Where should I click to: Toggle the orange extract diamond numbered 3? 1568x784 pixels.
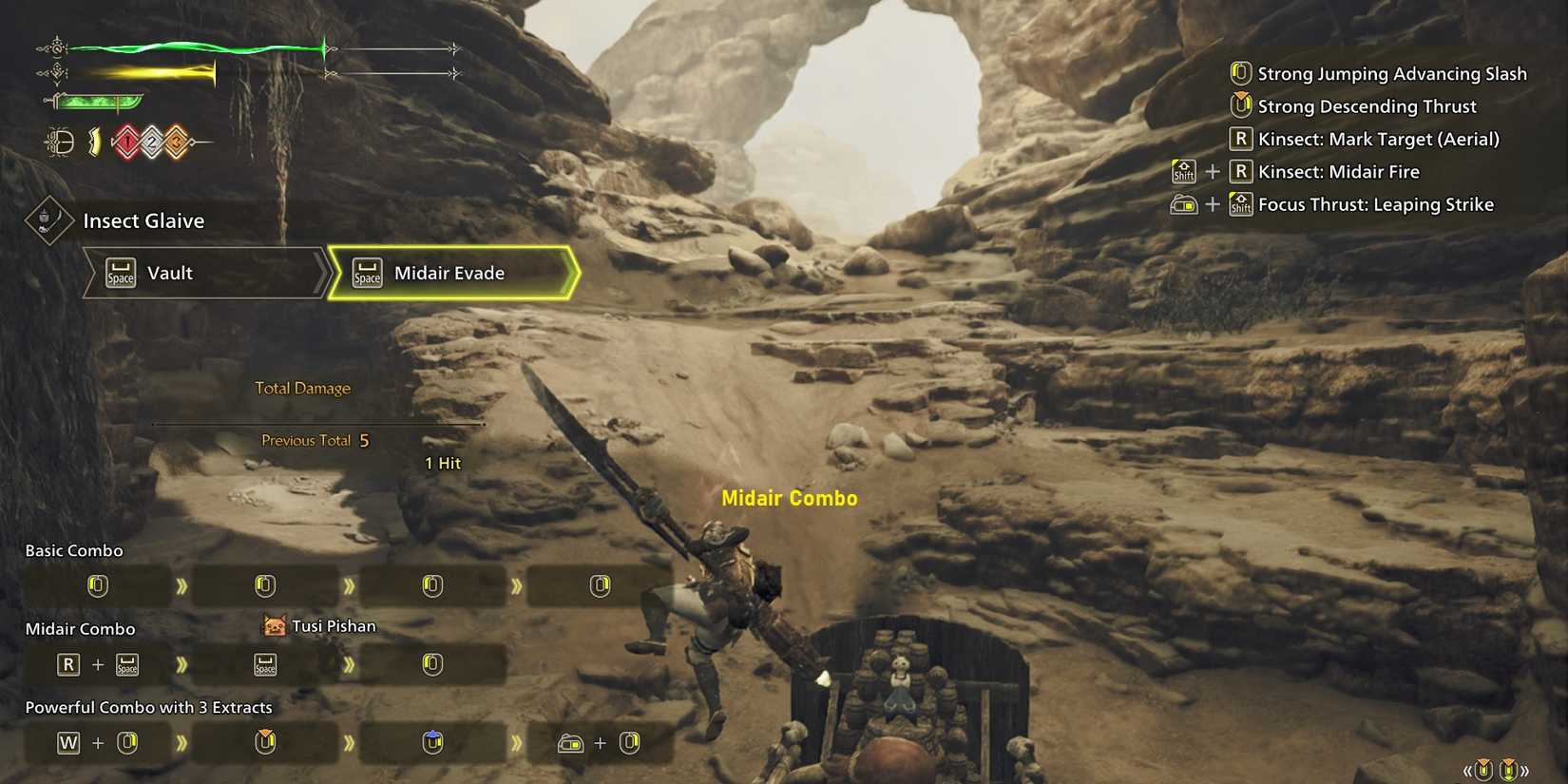(x=177, y=142)
